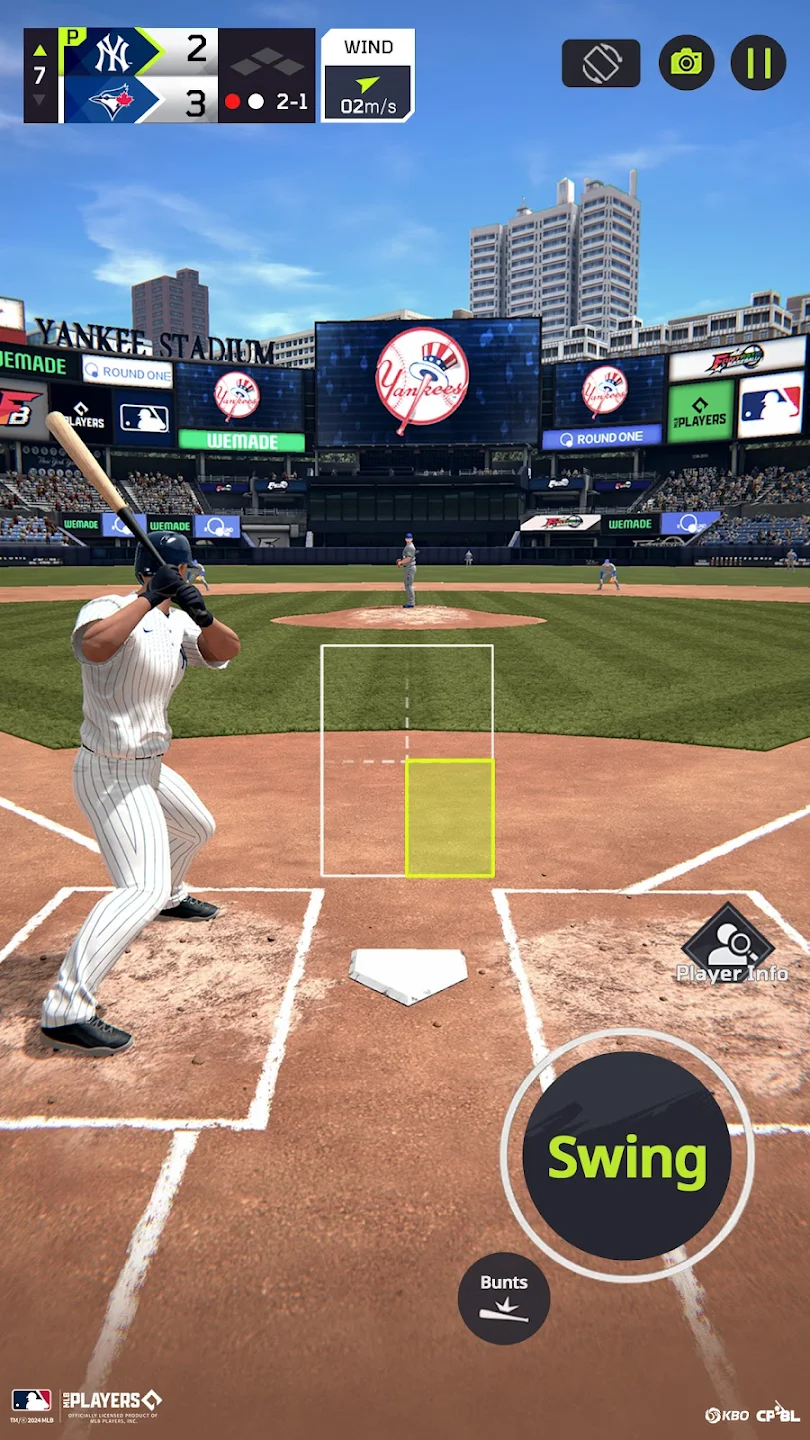810x1440 pixels.
Task: Select the highlighted yellow strike zone quadrant
Action: tap(450, 818)
